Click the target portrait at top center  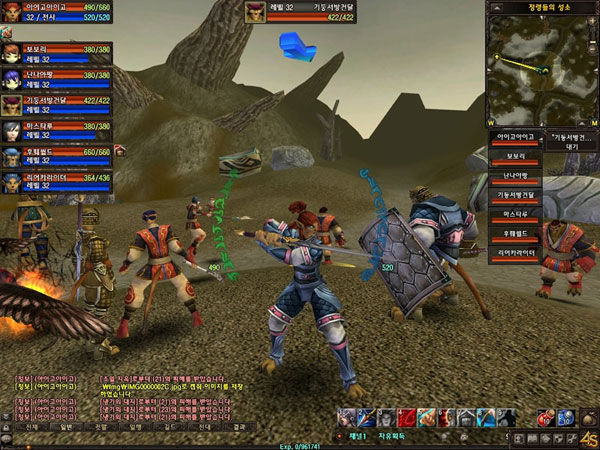tap(257, 12)
